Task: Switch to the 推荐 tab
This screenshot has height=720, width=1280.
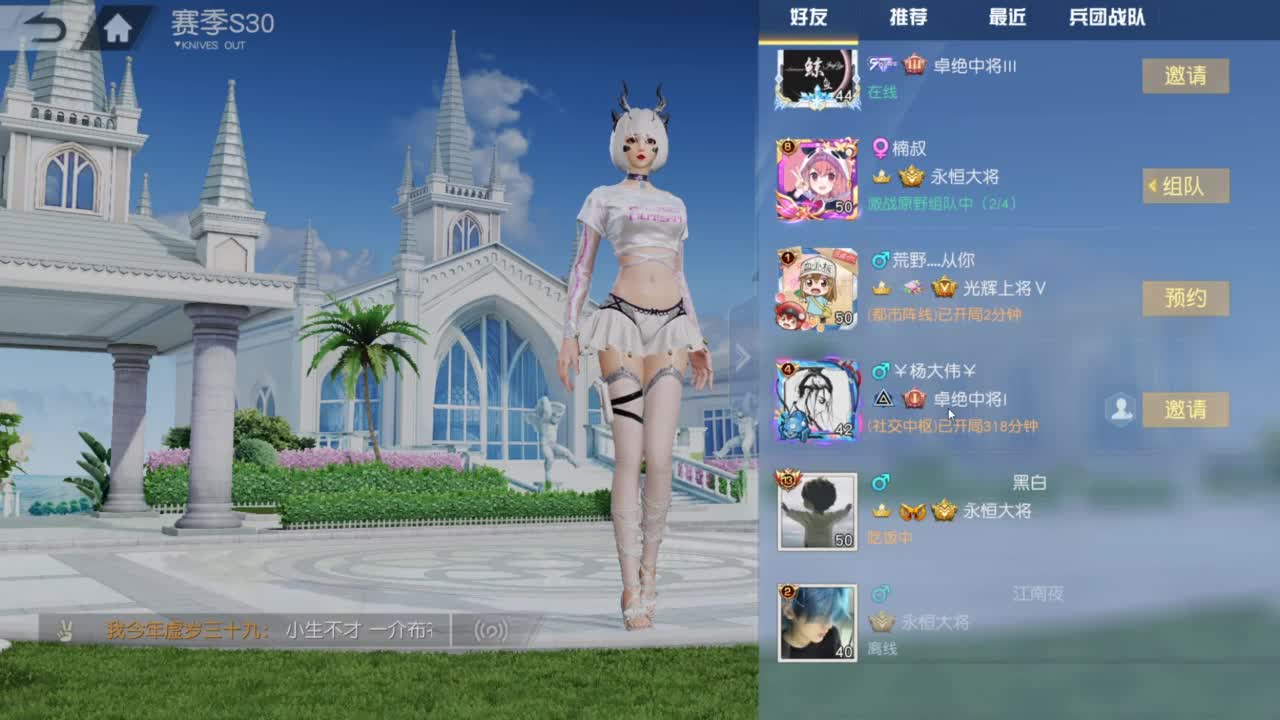Action: [908, 17]
